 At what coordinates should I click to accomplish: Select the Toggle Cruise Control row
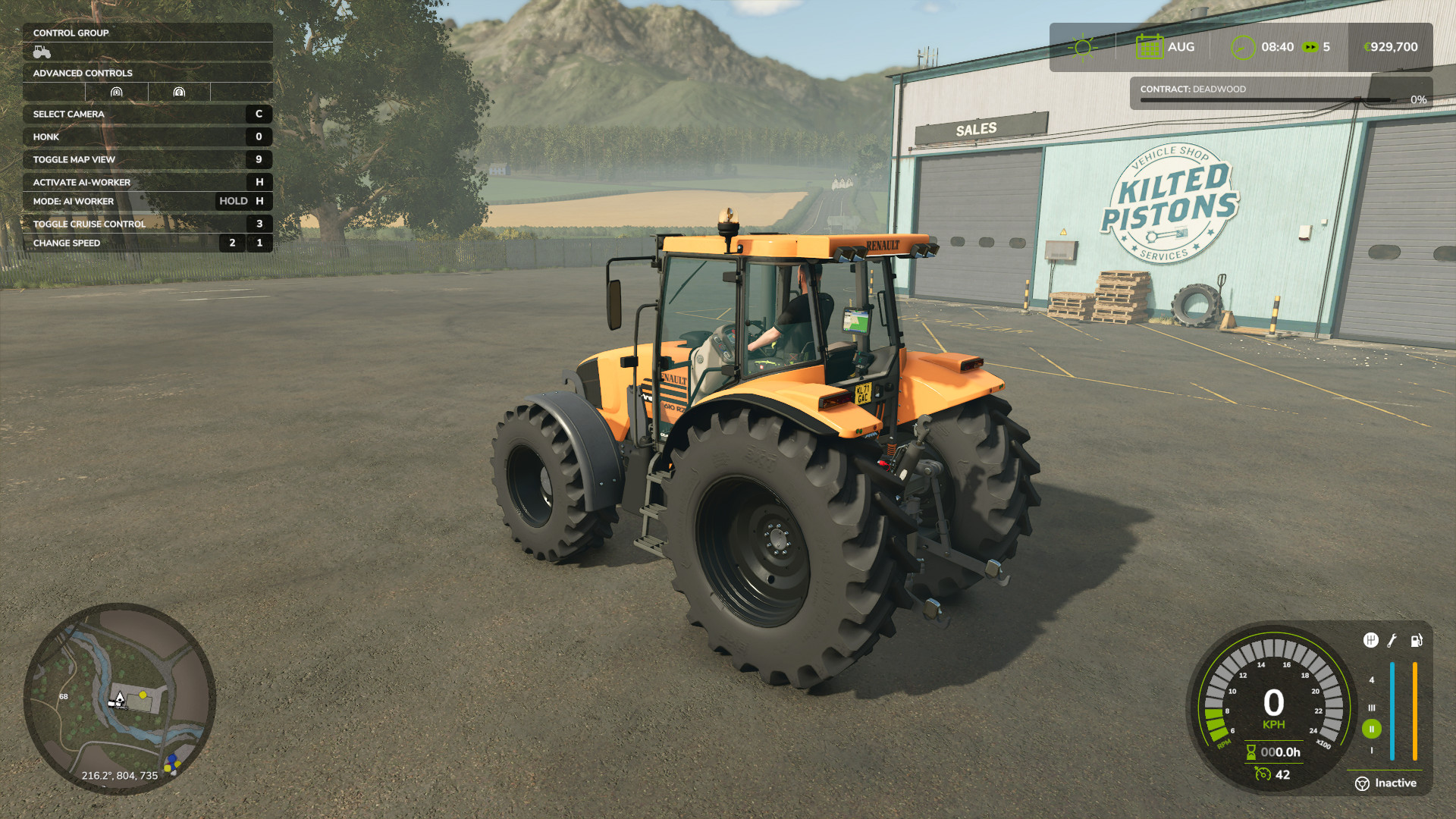click(147, 224)
